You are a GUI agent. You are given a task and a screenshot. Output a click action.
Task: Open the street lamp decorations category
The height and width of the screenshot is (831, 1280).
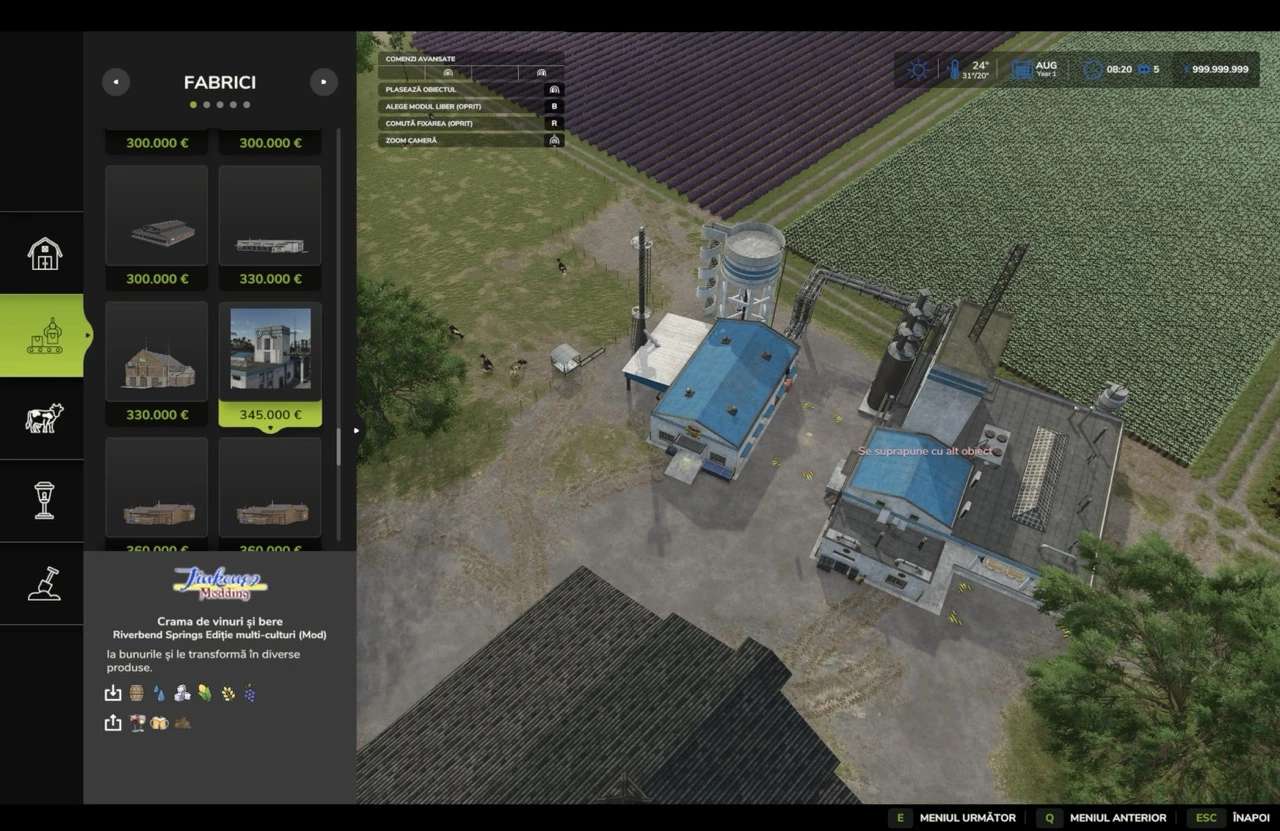pos(44,500)
